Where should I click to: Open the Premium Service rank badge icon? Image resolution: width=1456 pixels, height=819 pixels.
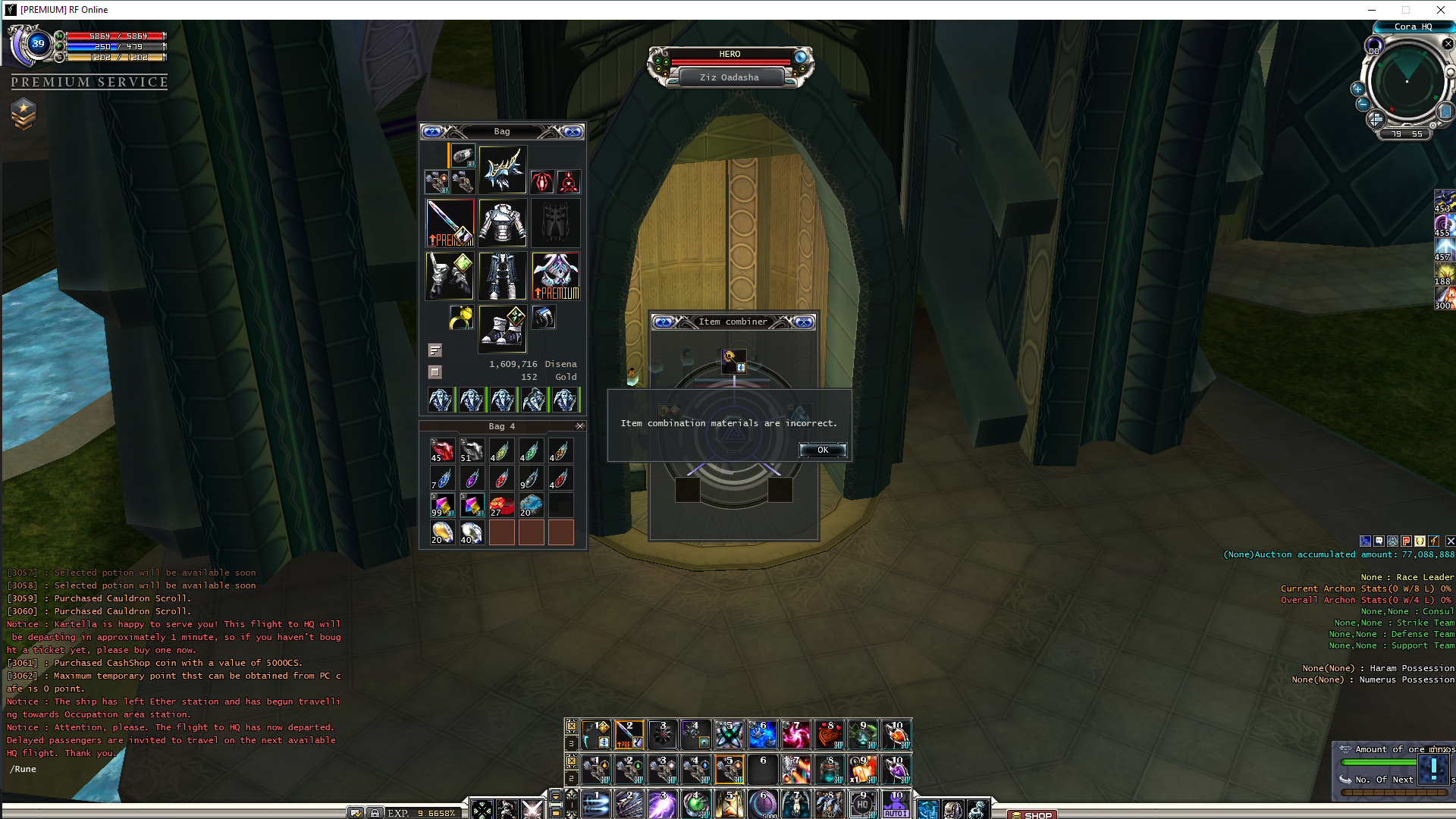click(24, 114)
